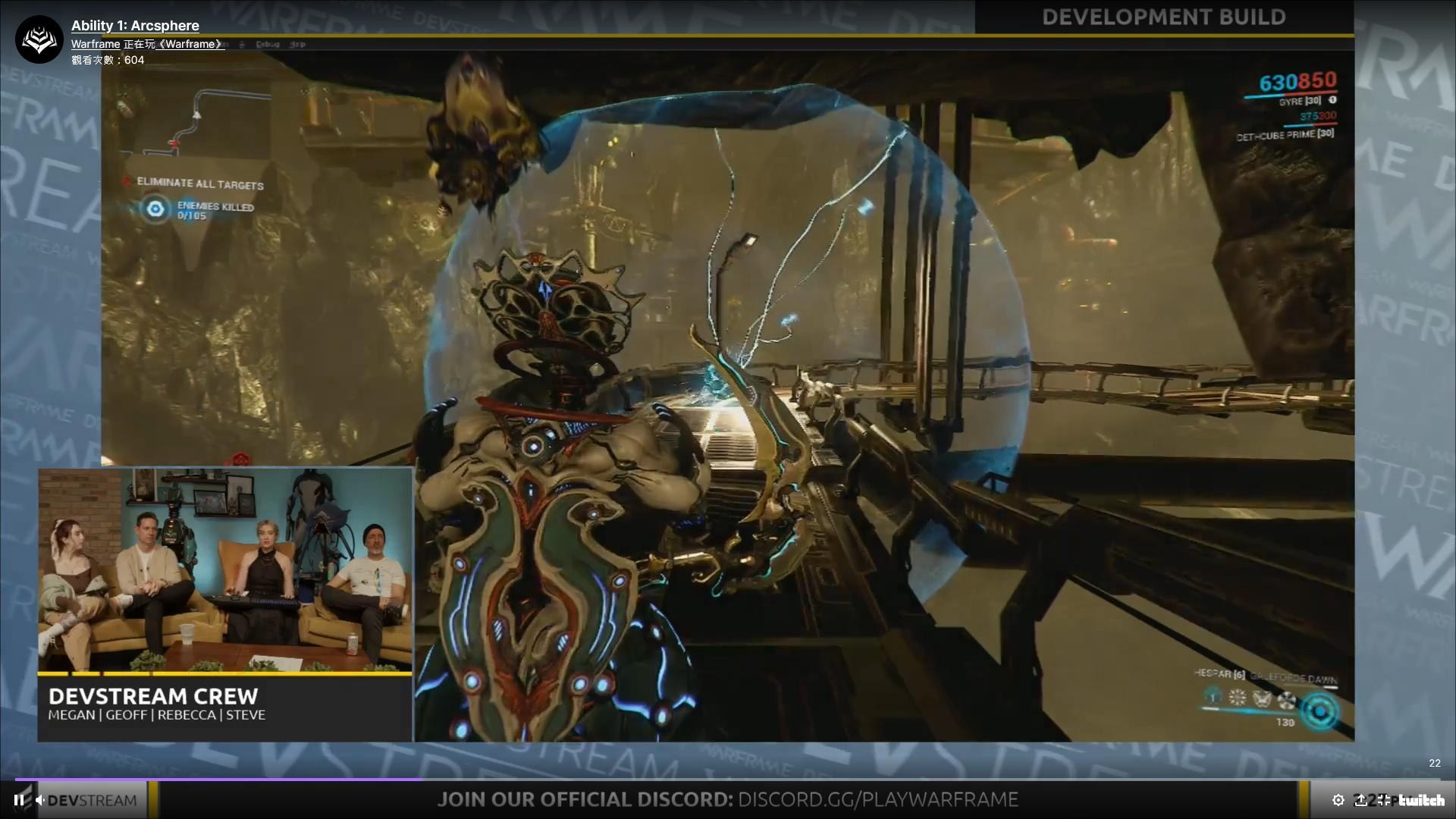Open the Warframe game category link
1456x819 pixels.
[x=190, y=43]
